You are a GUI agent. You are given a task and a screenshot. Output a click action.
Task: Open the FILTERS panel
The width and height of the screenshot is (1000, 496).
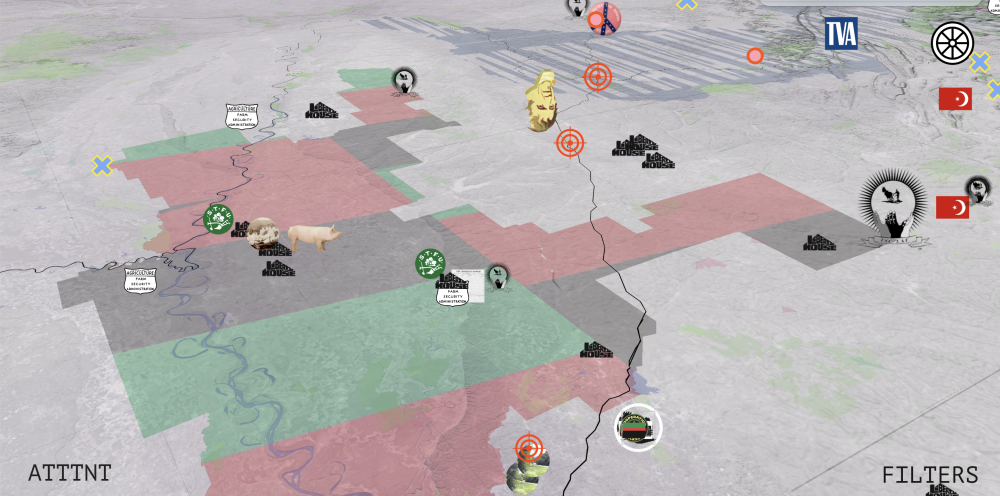929,474
